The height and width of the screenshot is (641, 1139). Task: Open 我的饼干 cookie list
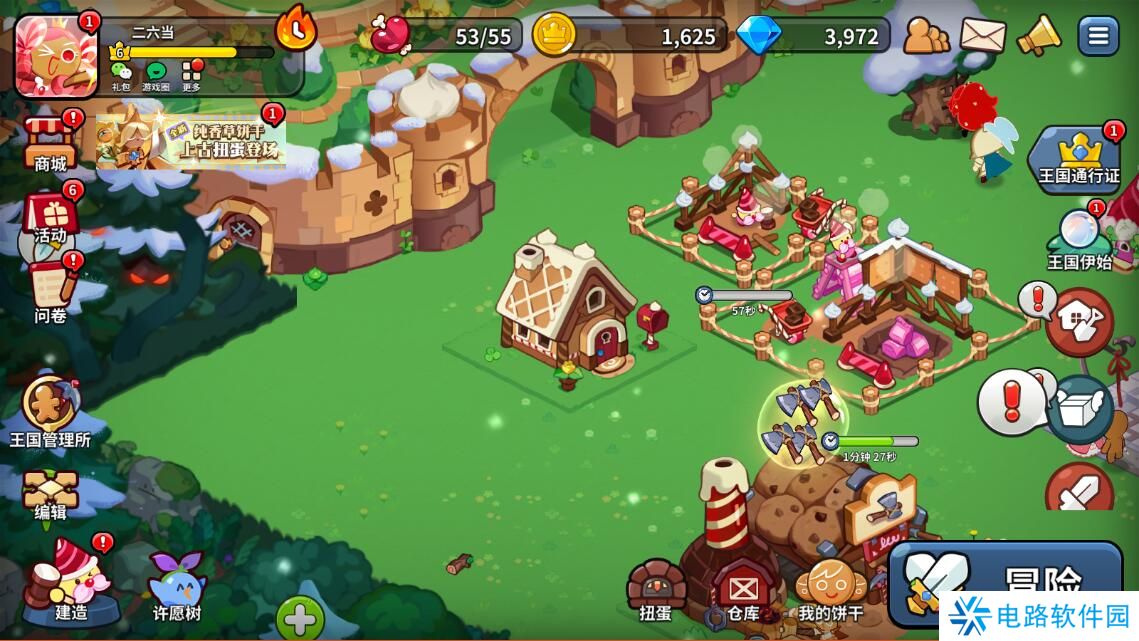coord(830,590)
